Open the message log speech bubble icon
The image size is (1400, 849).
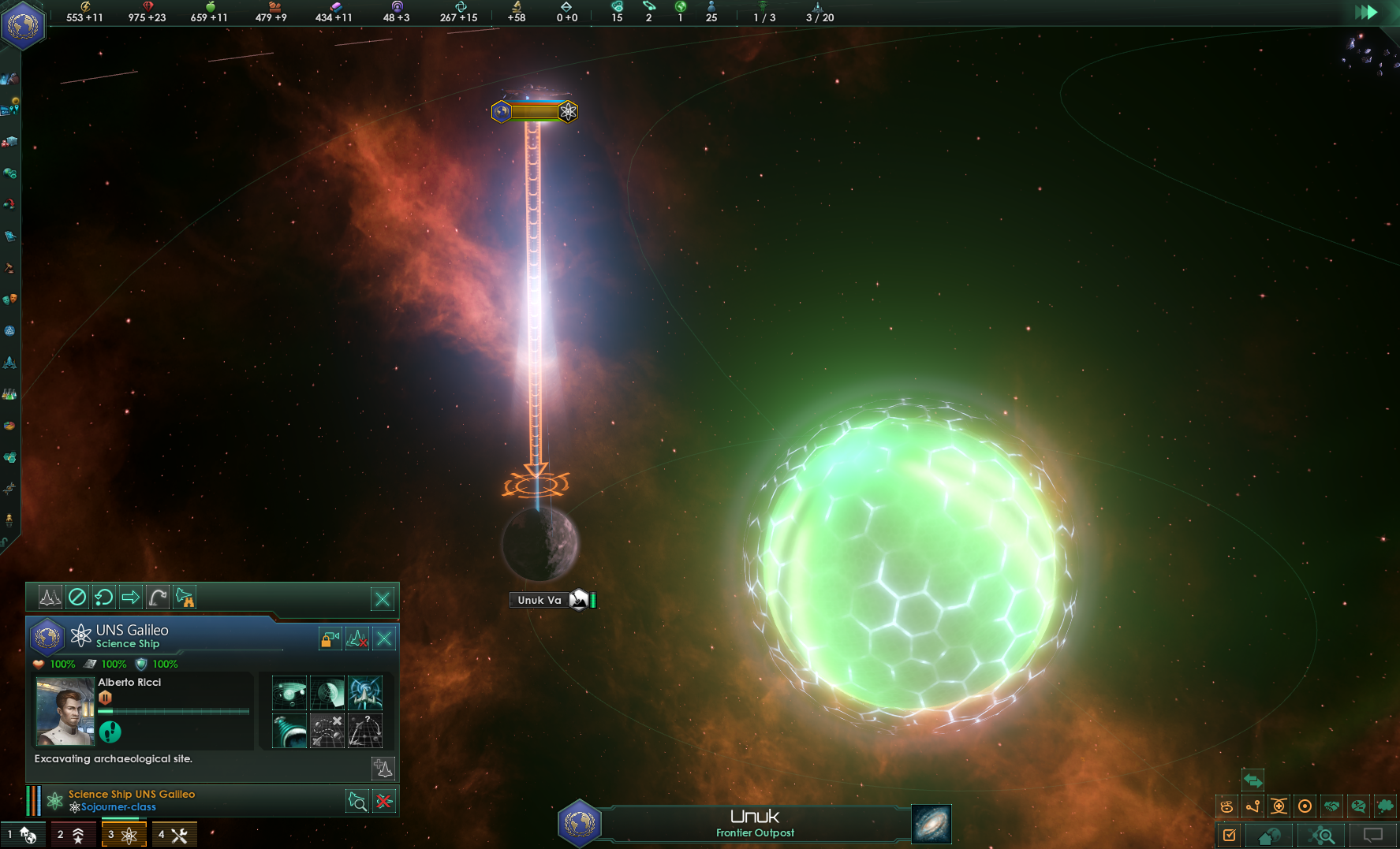pyautogui.click(x=1372, y=836)
